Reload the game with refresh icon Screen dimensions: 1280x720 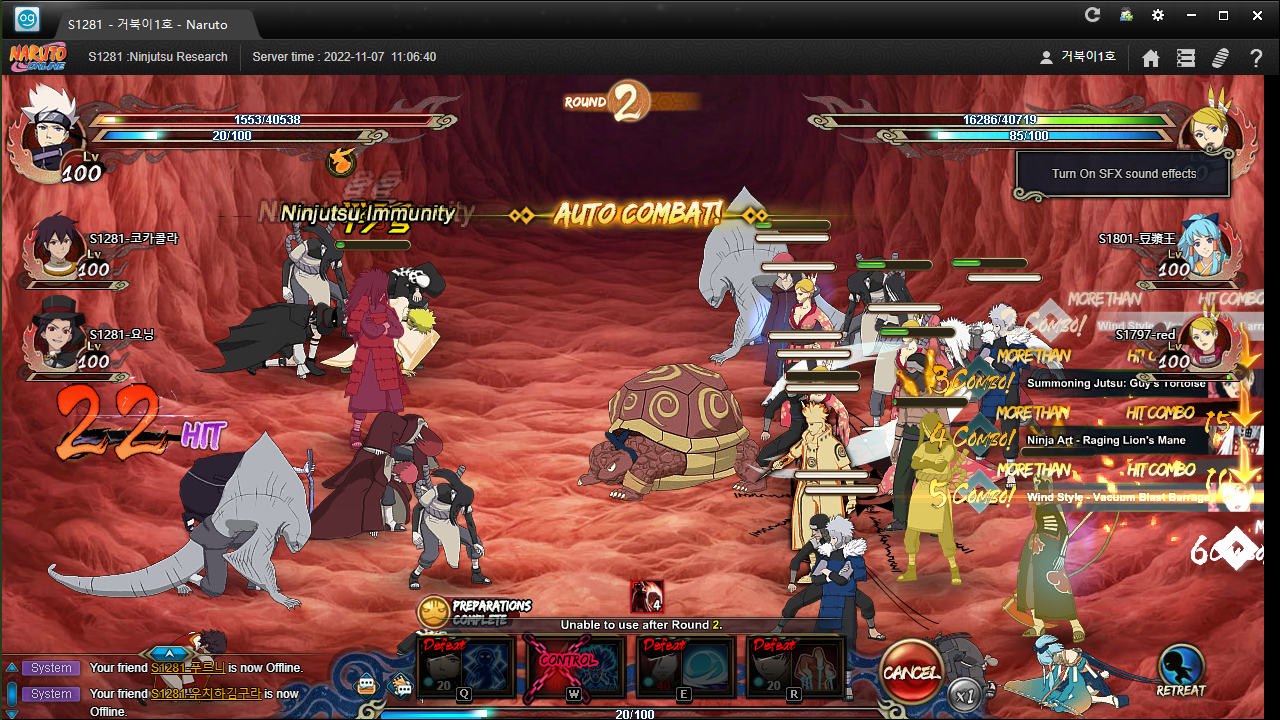click(x=1092, y=15)
